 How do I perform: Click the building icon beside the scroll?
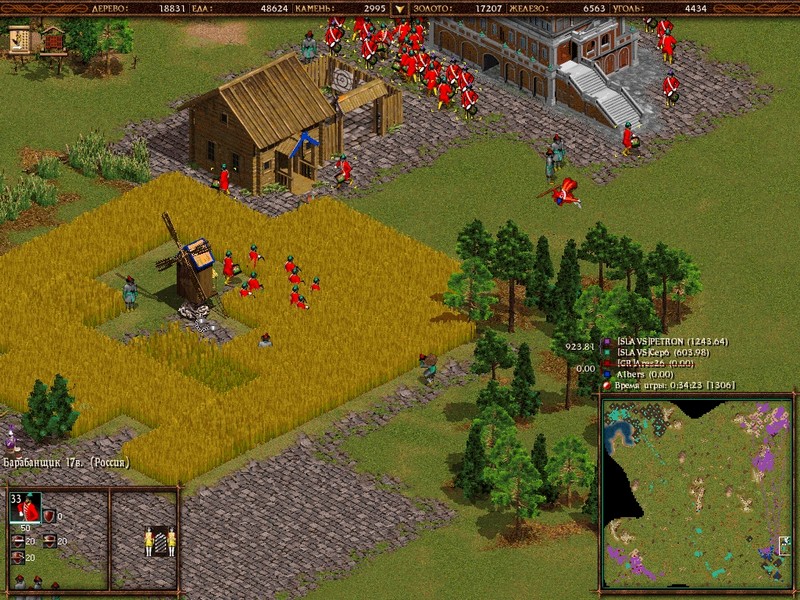pos(52,40)
